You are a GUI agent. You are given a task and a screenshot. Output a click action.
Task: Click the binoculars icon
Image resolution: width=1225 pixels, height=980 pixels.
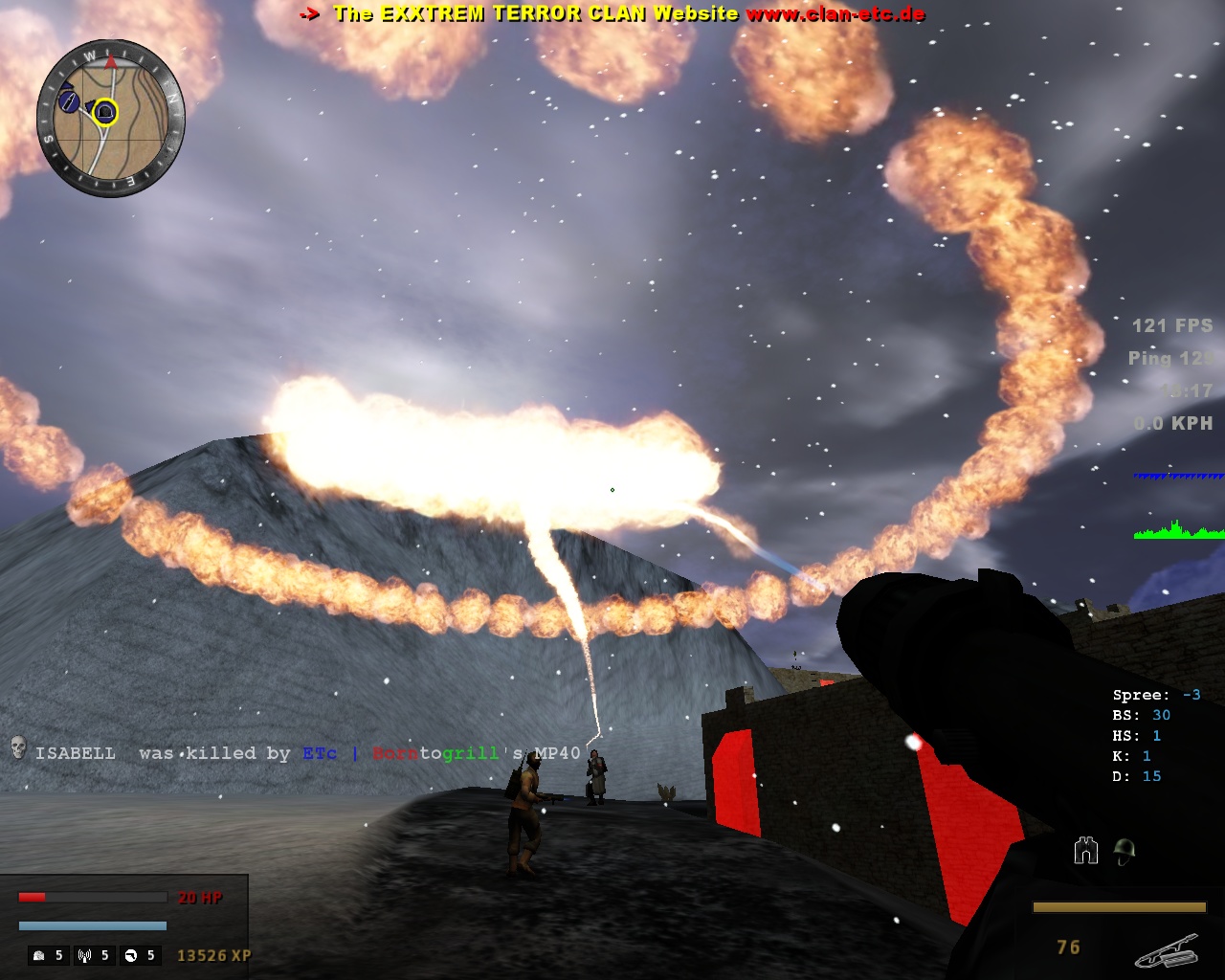coord(1086,850)
